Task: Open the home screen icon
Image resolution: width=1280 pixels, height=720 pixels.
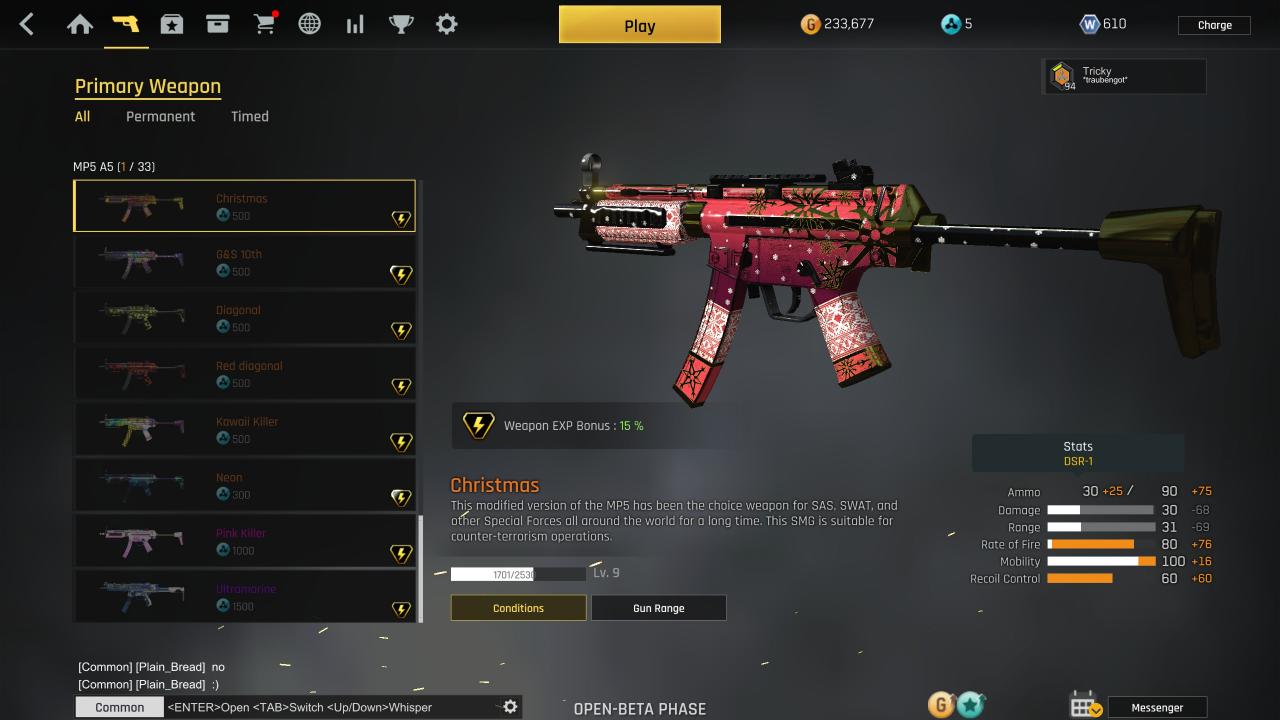Action: pyautogui.click(x=80, y=24)
